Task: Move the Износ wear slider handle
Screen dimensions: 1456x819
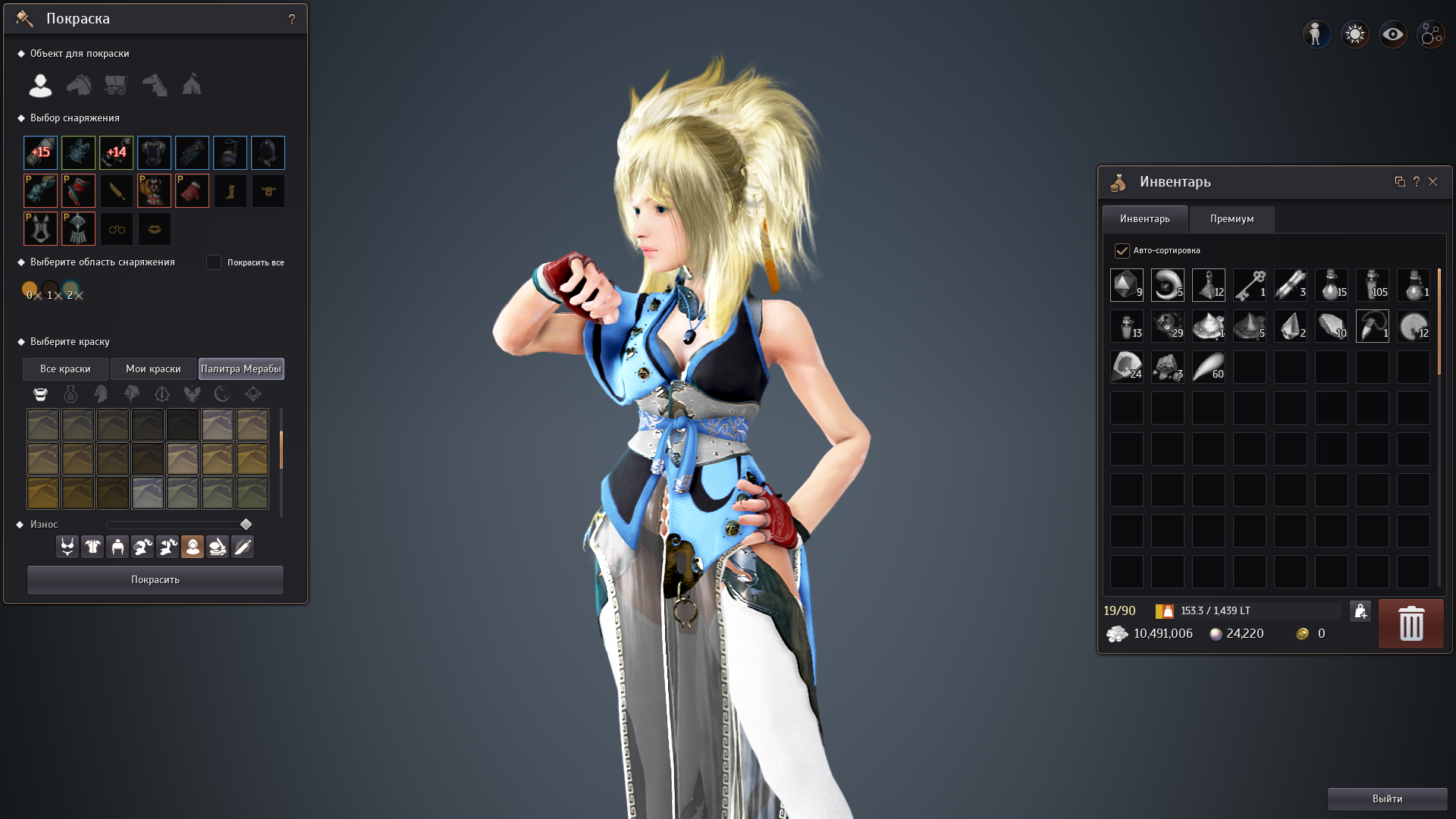Action: (246, 524)
